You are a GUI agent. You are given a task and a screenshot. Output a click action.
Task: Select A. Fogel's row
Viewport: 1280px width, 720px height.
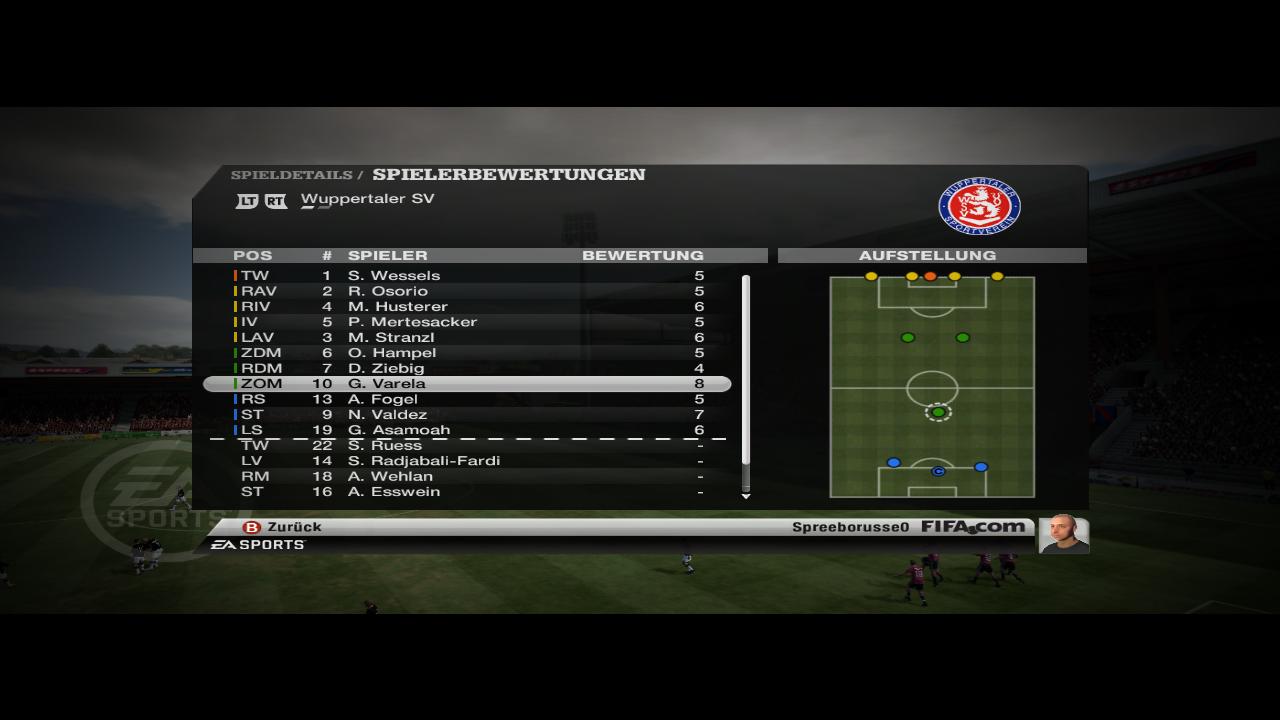(x=467, y=400)
